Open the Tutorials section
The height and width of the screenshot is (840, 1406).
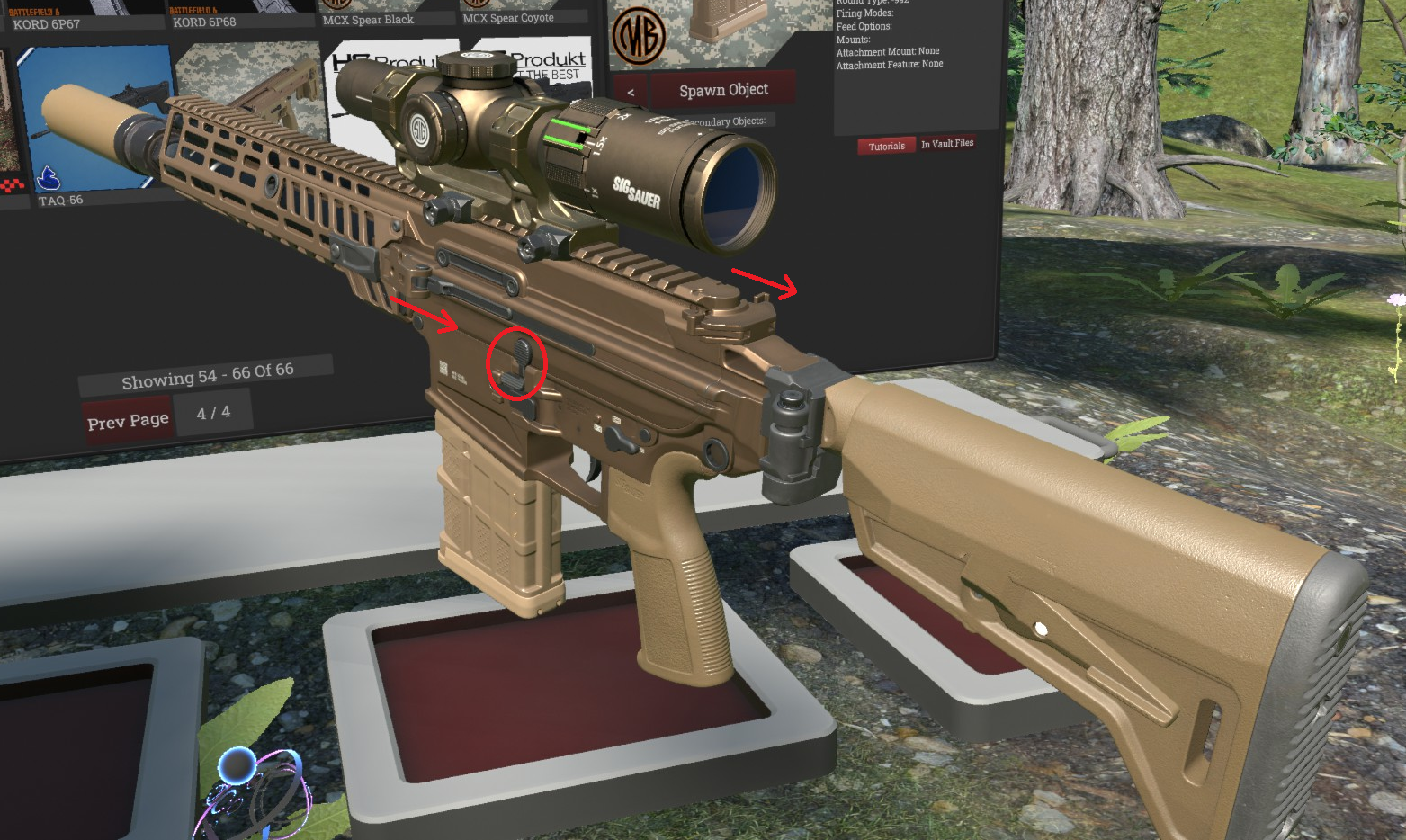point(886,146)
